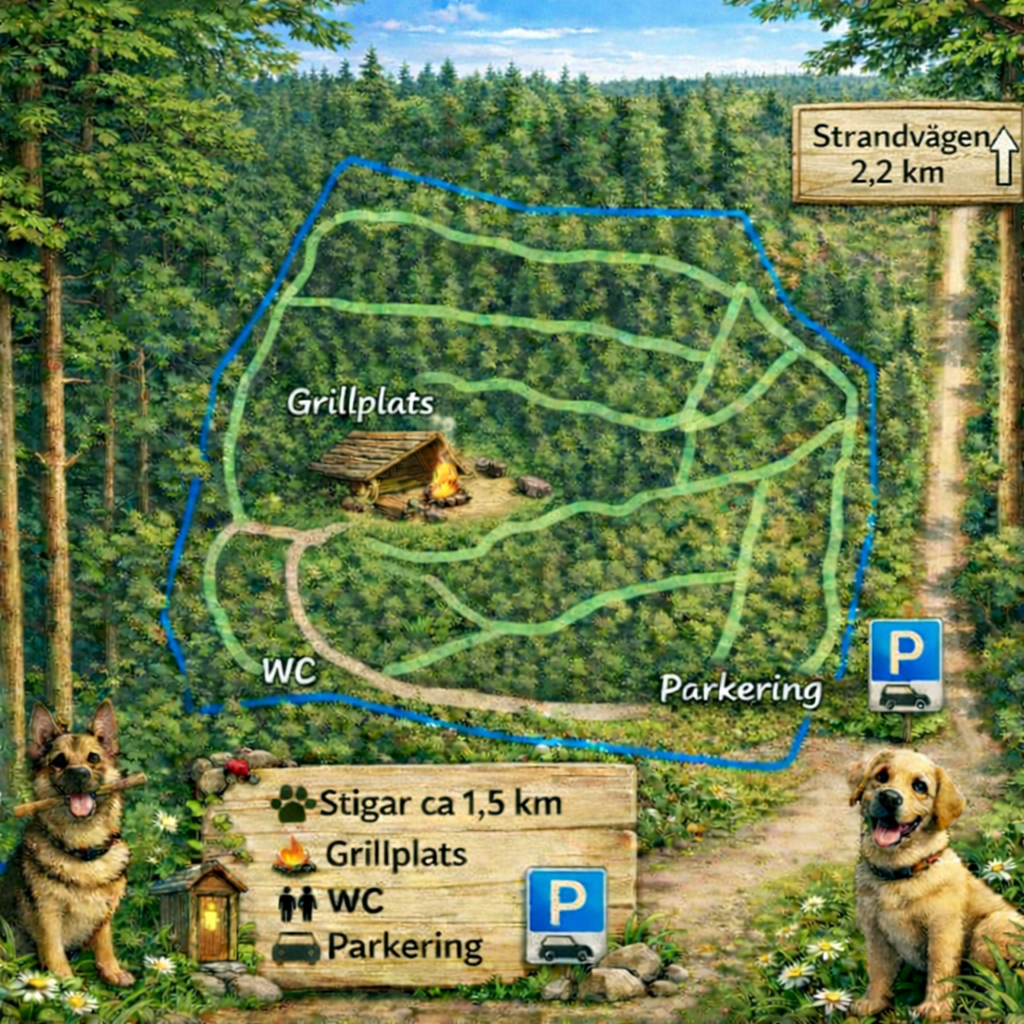The image size is (1024, 1024).
Task: Open the Parkering marker on the map
Action: pos(741,689)
